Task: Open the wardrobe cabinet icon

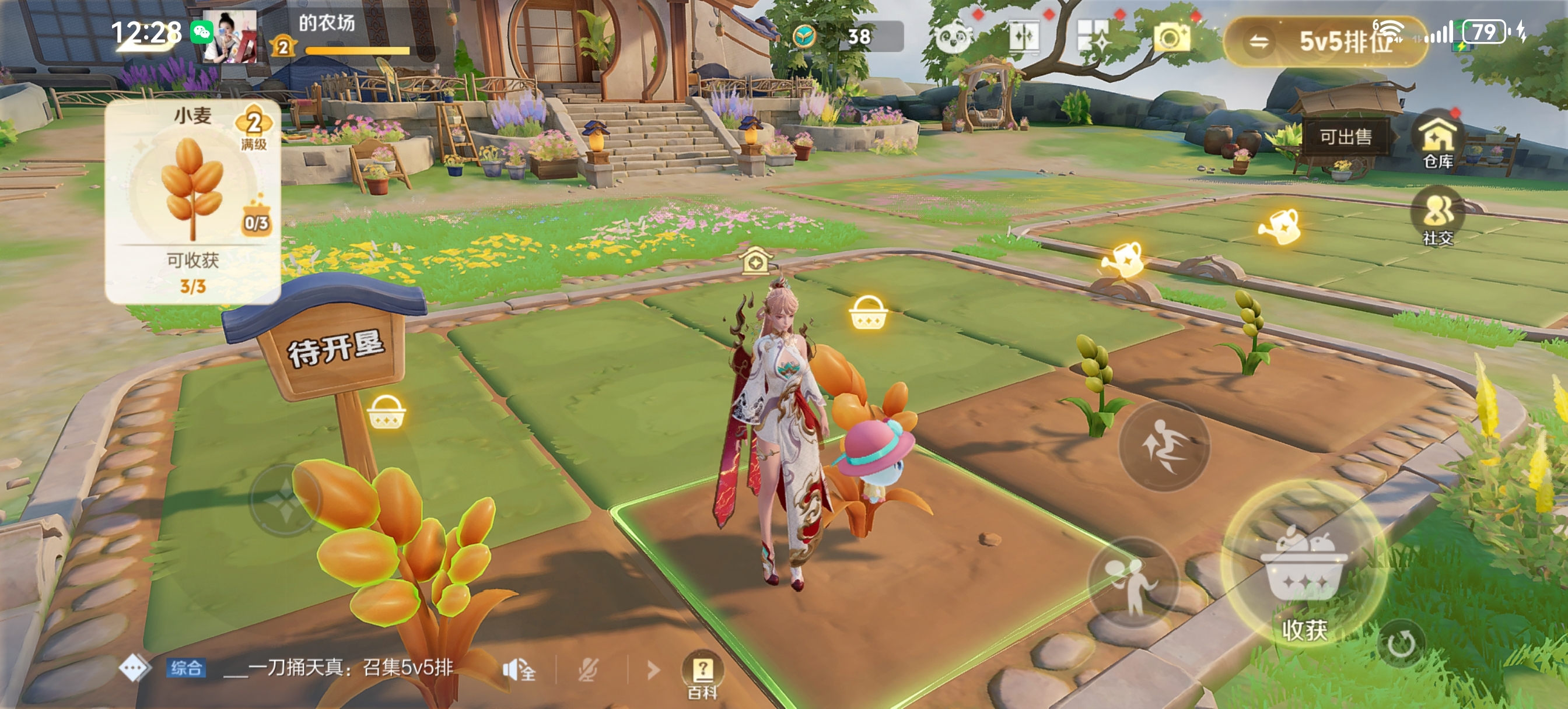Action: click(x=1023, y=38)
